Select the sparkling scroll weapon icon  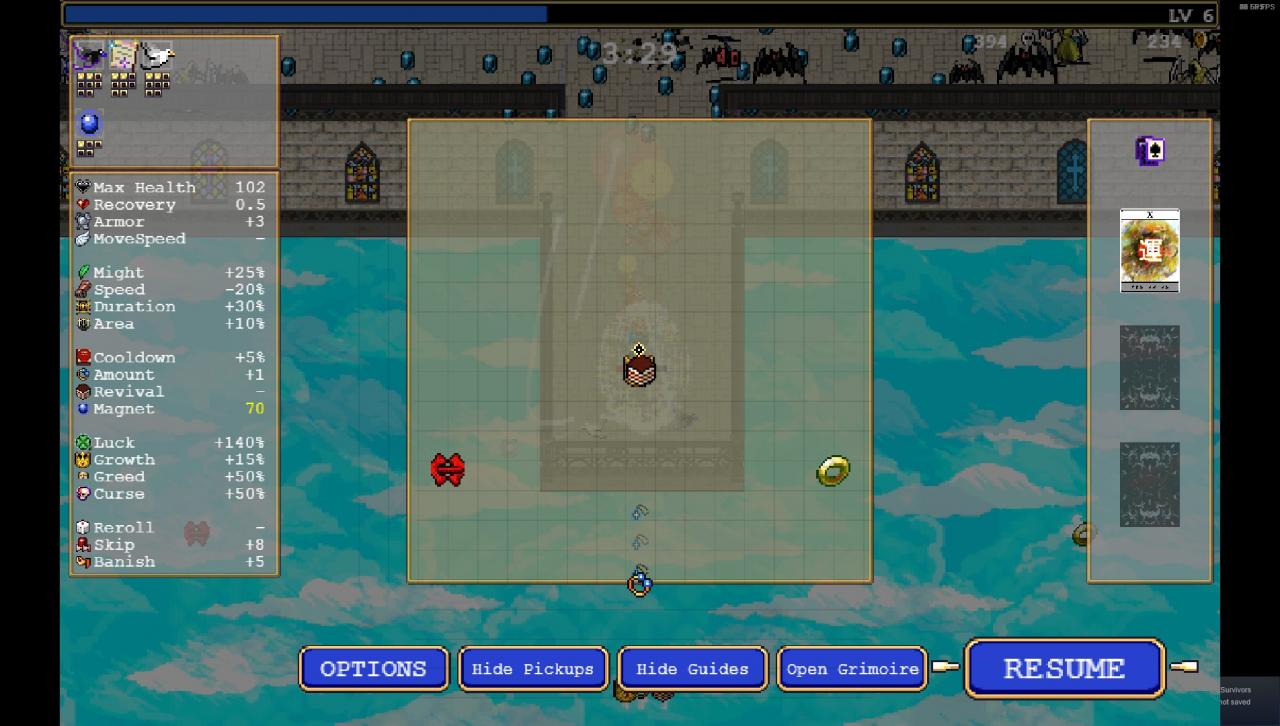[x=123, y=56]
